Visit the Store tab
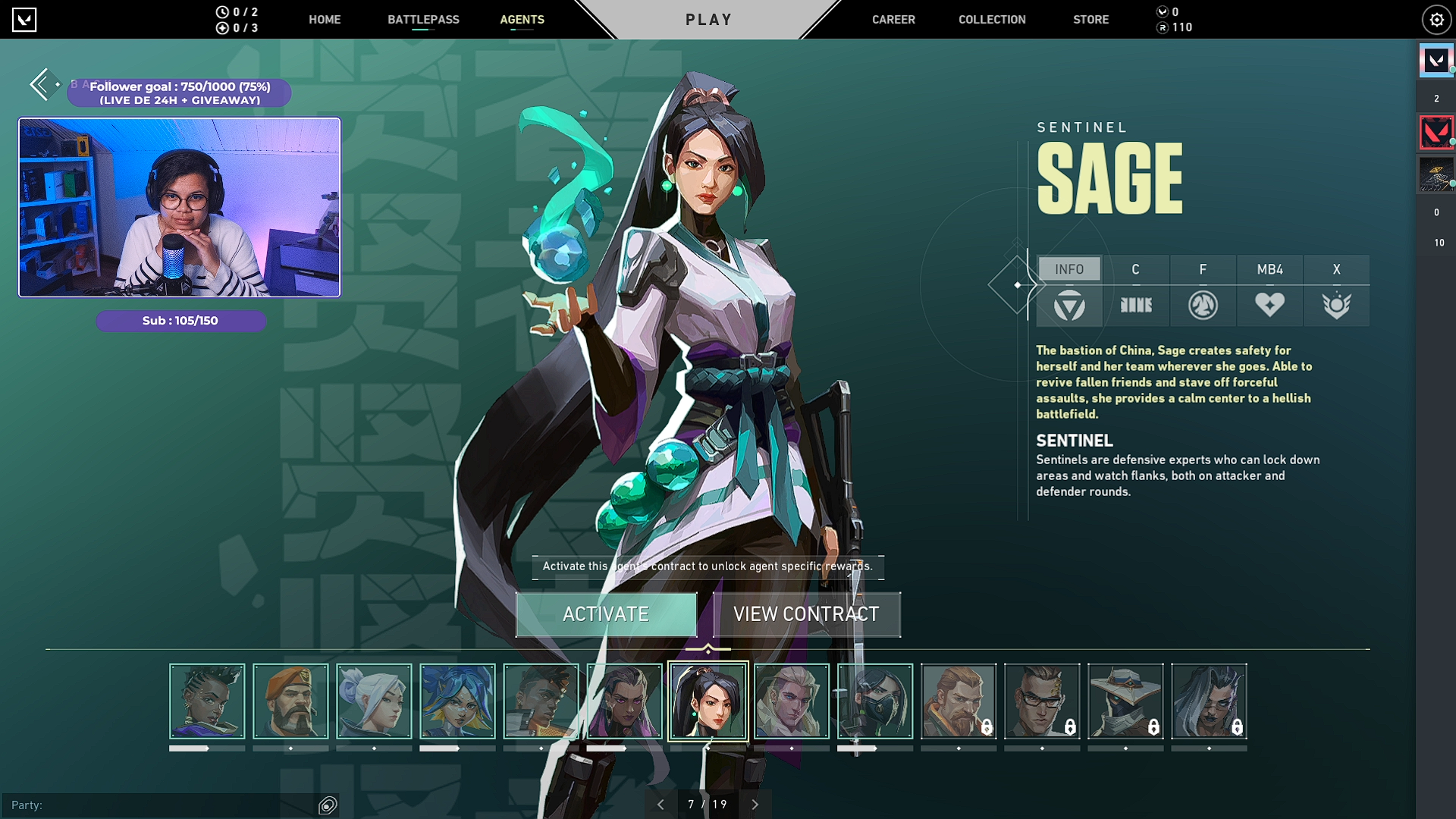Screen dimensions: 1456x819 coord(1090,20)
